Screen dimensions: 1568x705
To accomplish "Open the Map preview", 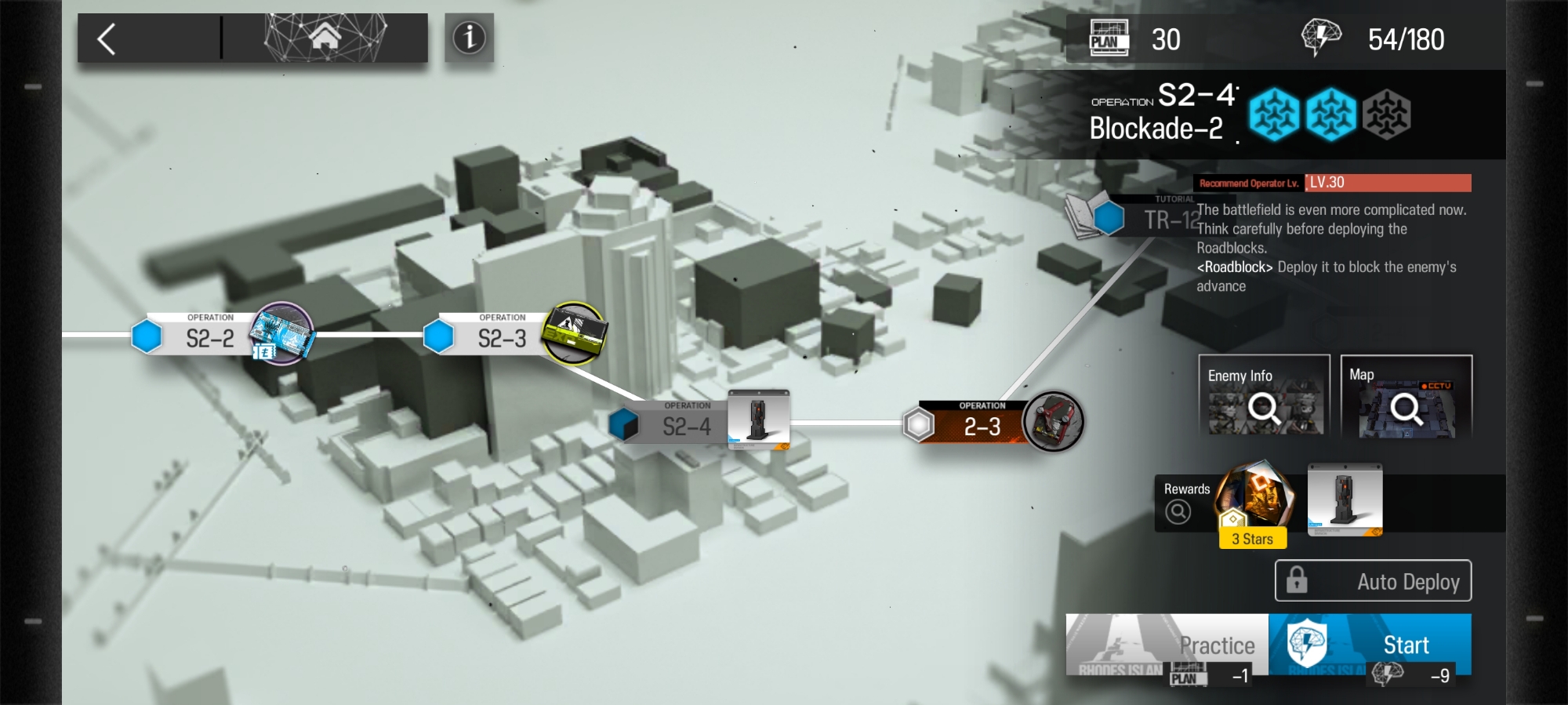I will point(1406,396).
